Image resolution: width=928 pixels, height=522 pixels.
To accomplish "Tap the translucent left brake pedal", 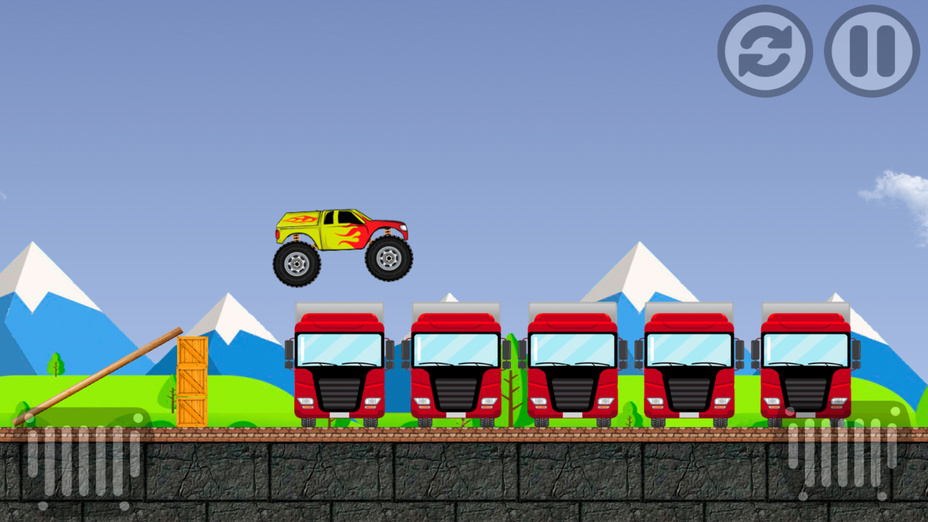I will click(83, 461).
